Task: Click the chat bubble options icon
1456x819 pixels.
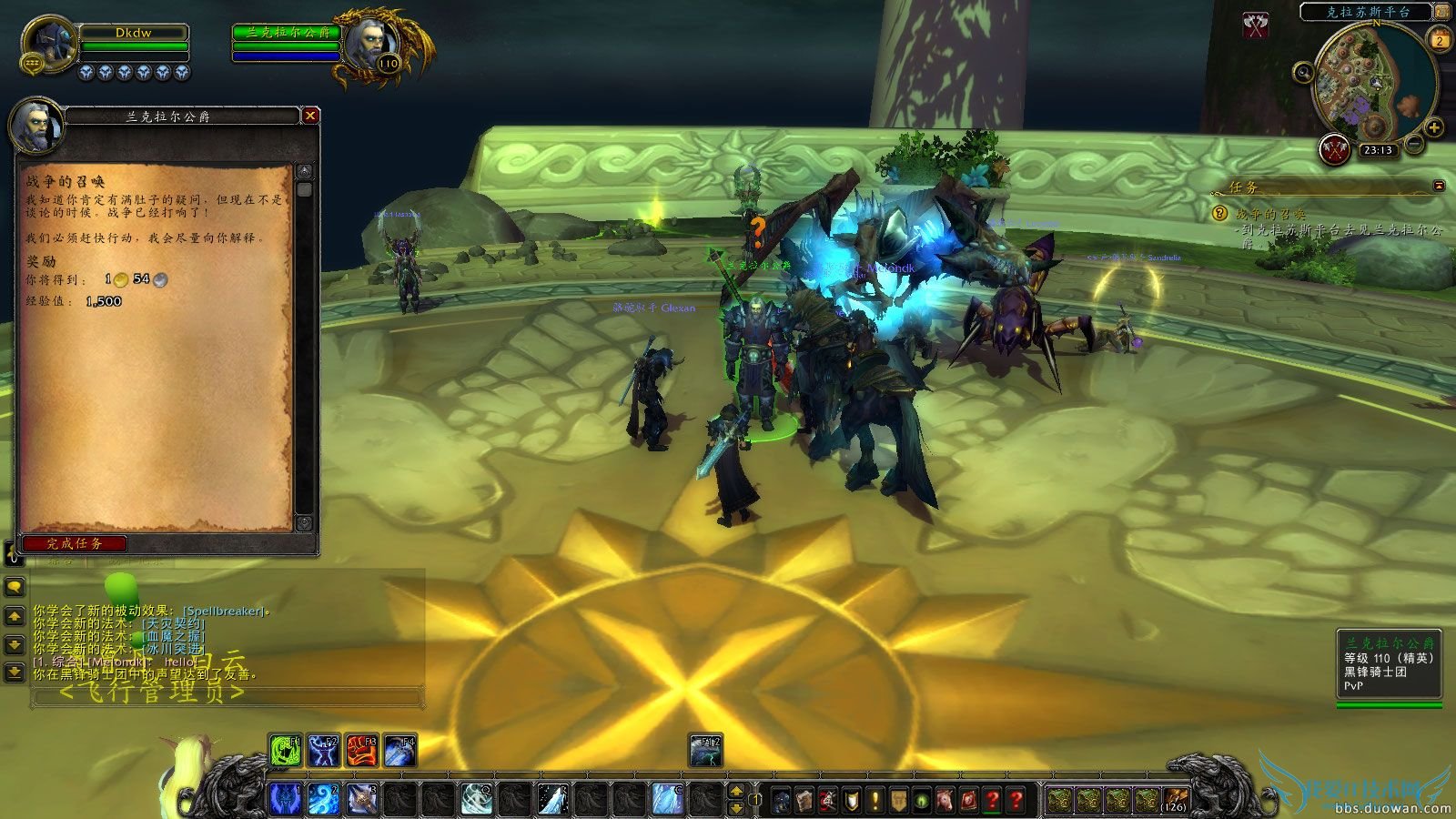Action: point(12,587)
